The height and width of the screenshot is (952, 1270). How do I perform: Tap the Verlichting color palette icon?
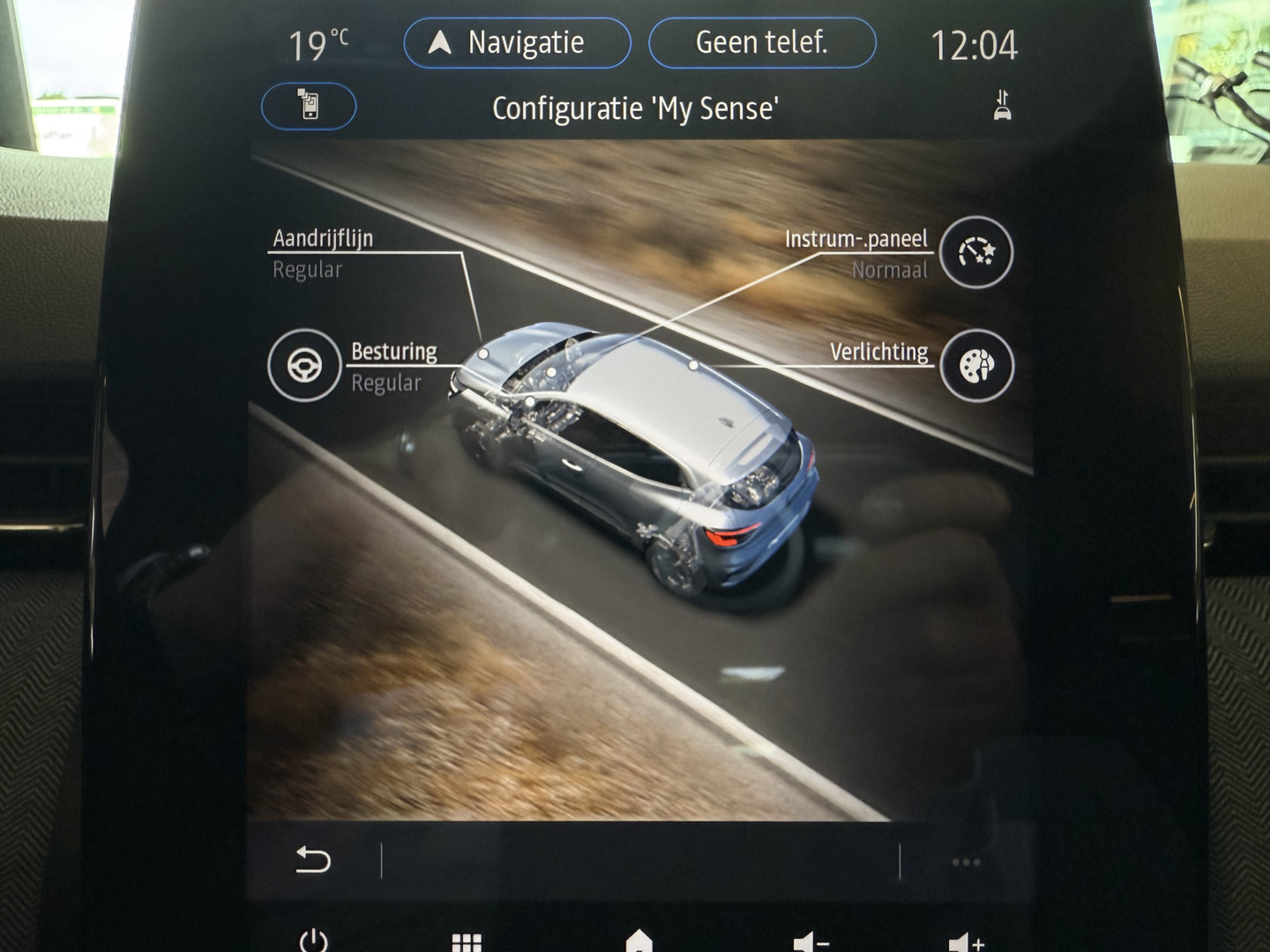[x=975, y=366]
